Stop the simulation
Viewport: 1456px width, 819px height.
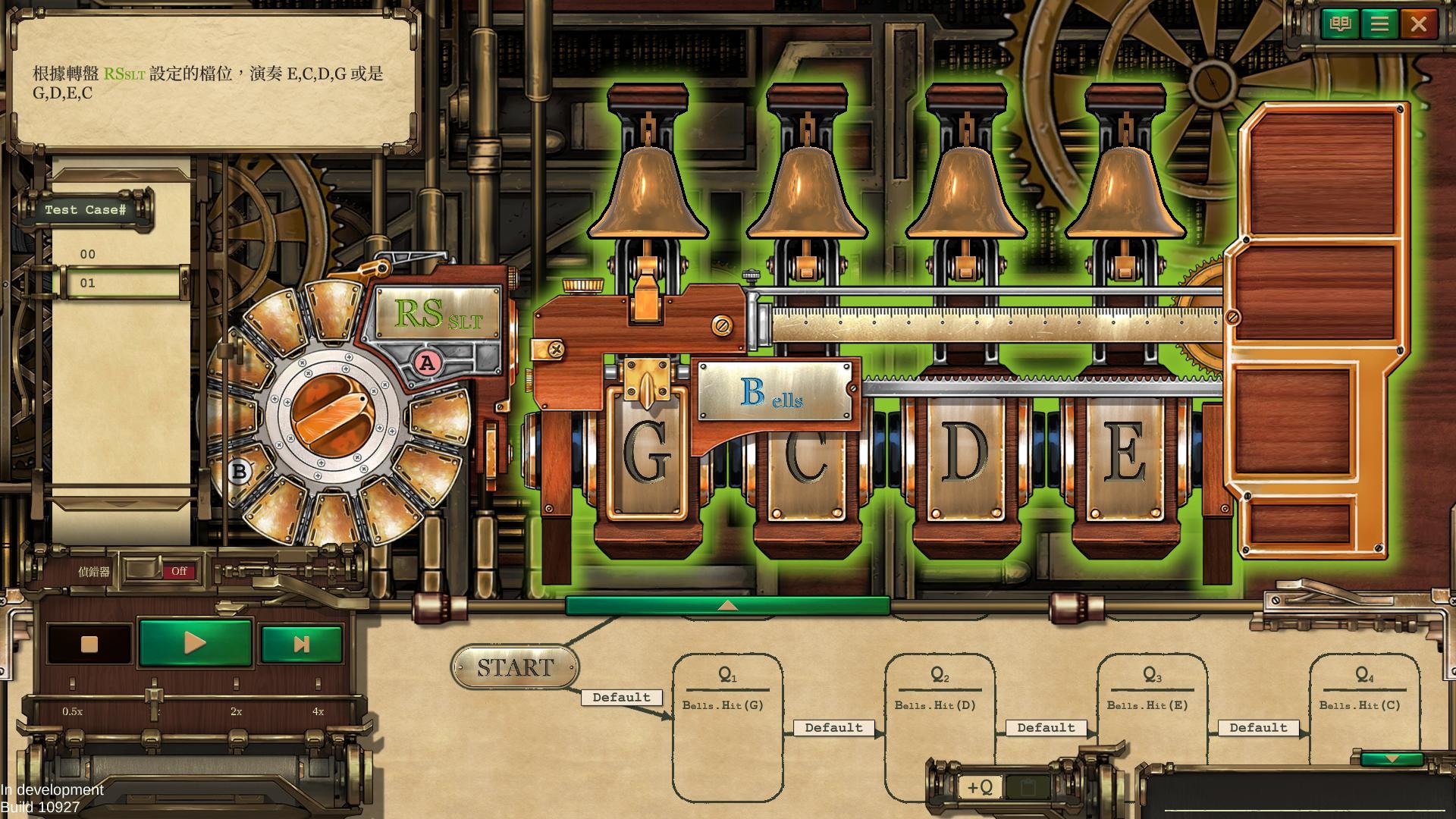(x=89, y=644)
